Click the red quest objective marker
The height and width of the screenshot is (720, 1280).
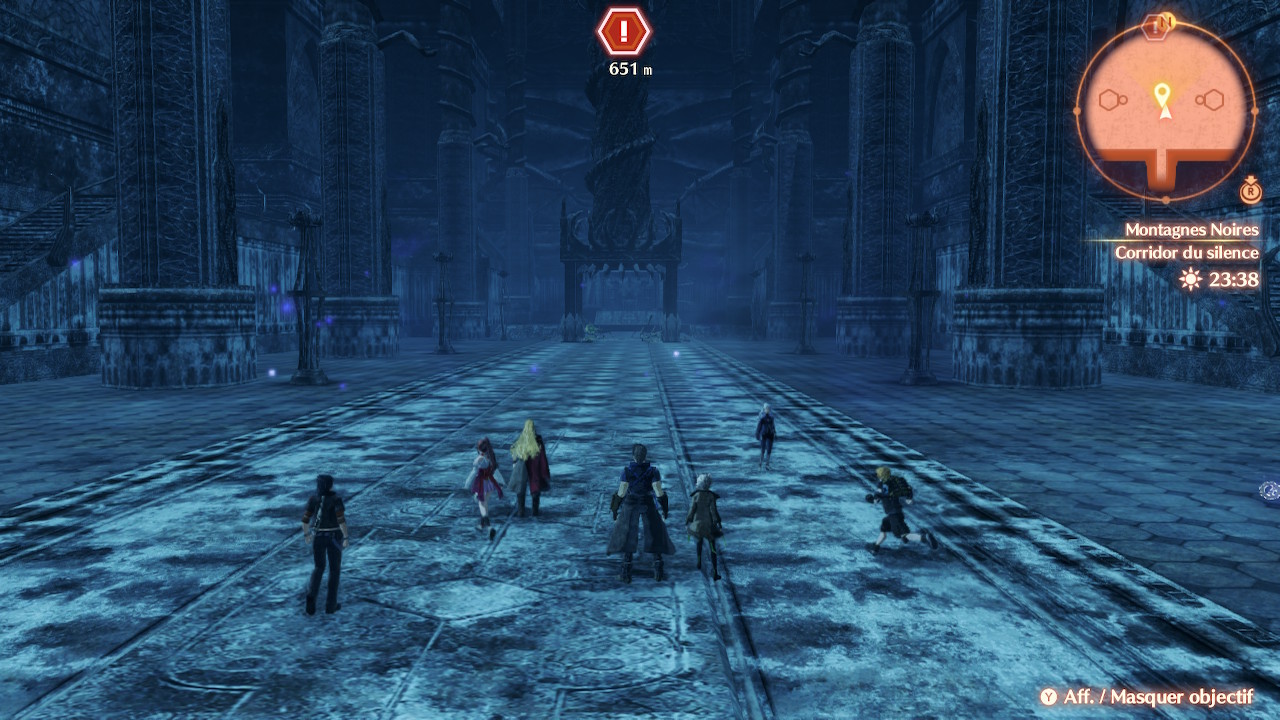pos(624,32)
